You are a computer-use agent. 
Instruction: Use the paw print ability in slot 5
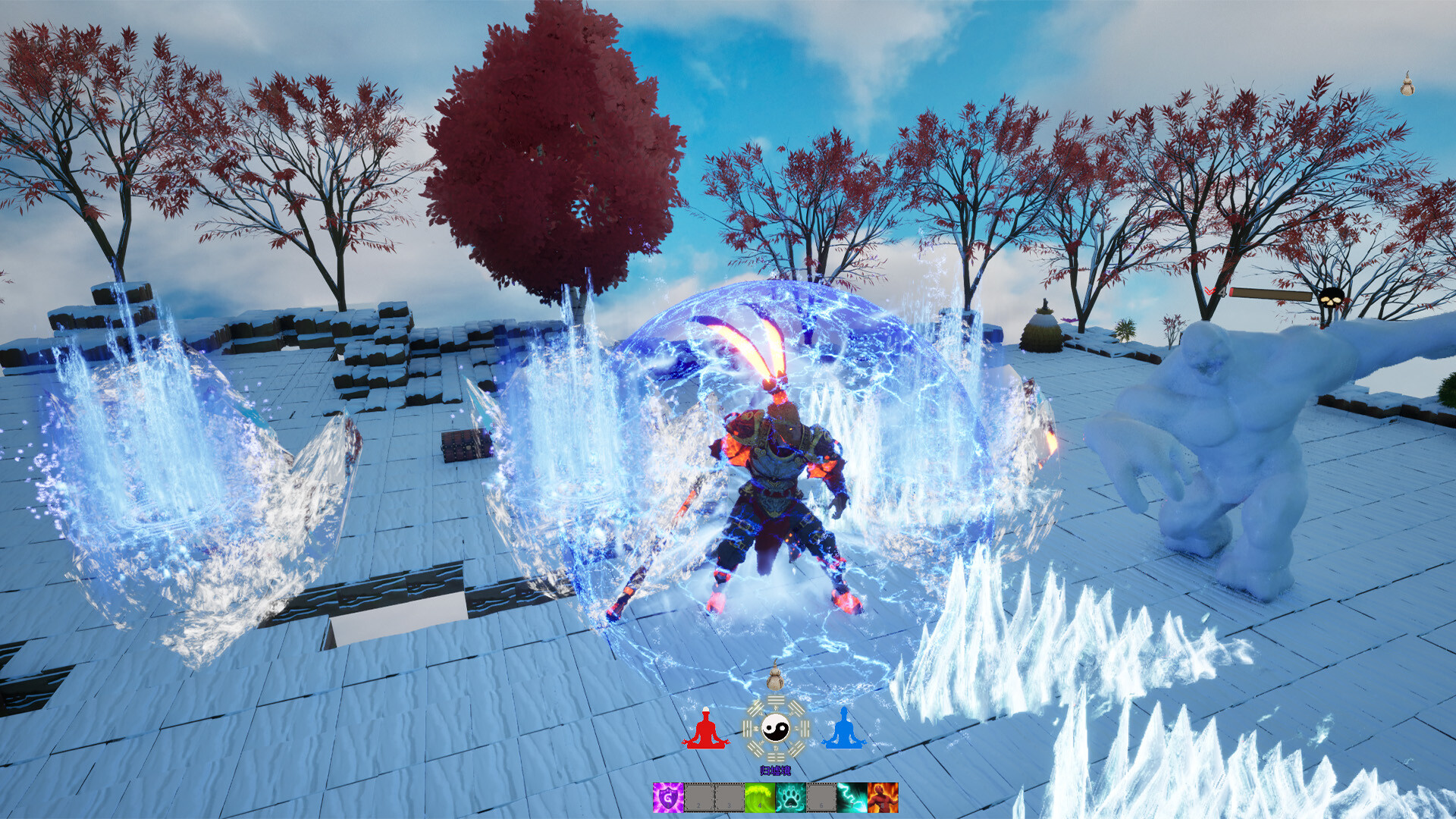coord(790,798)
